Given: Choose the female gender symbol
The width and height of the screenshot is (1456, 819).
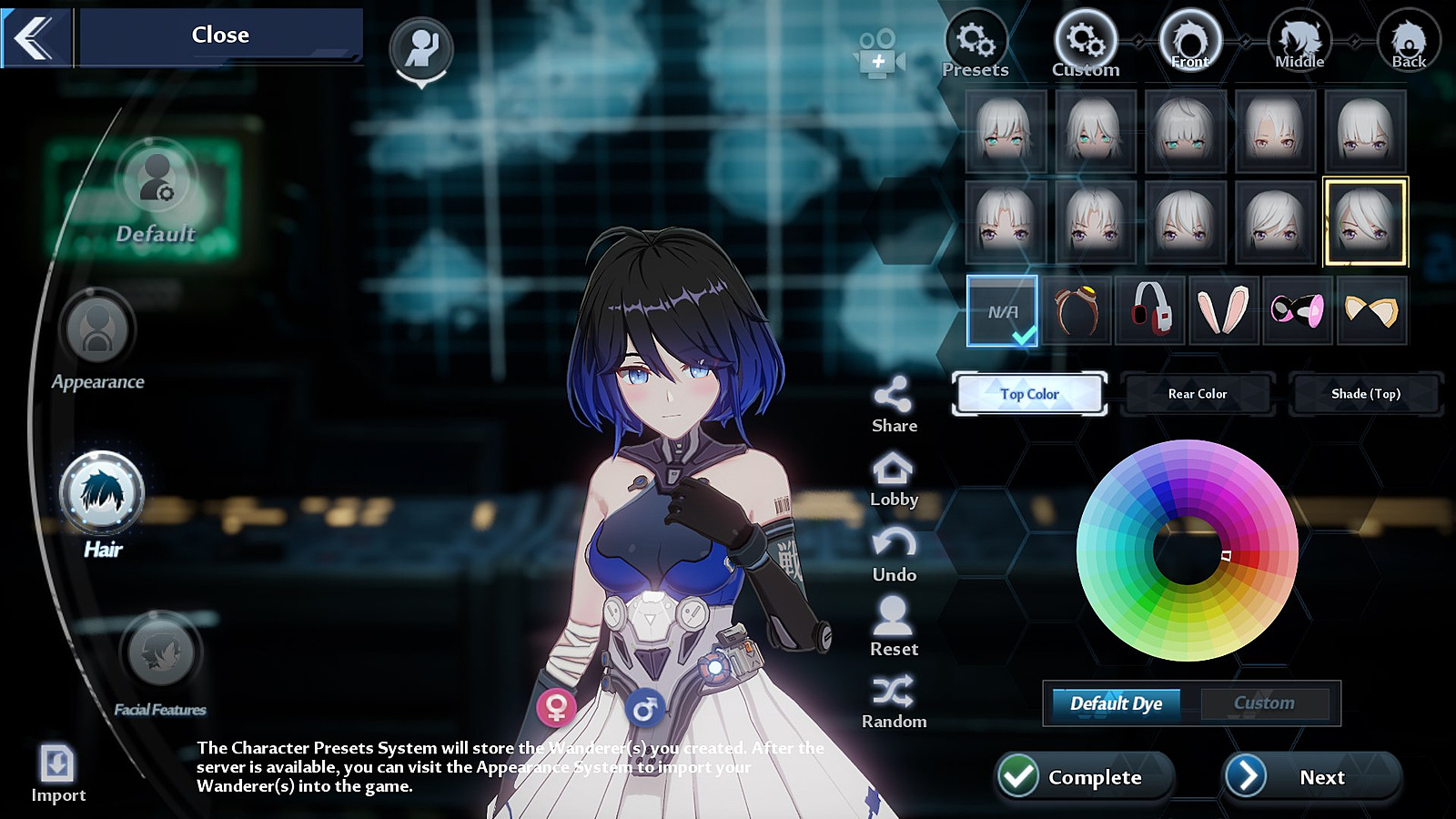Looking at the screenshot, I should [557, 706].
